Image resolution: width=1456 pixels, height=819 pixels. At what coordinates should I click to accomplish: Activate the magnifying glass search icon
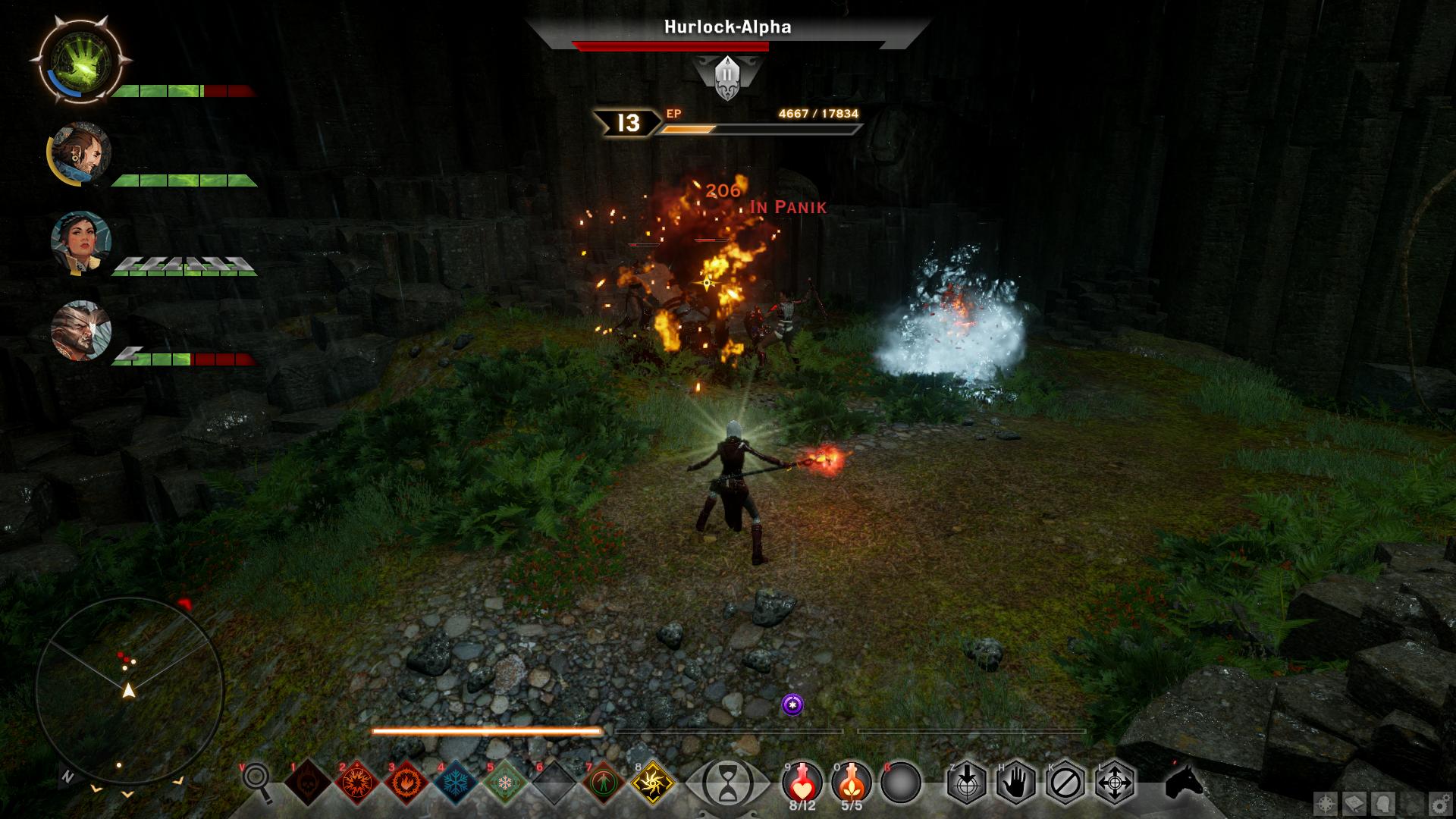pyautogui.click(x=258, y=780)
